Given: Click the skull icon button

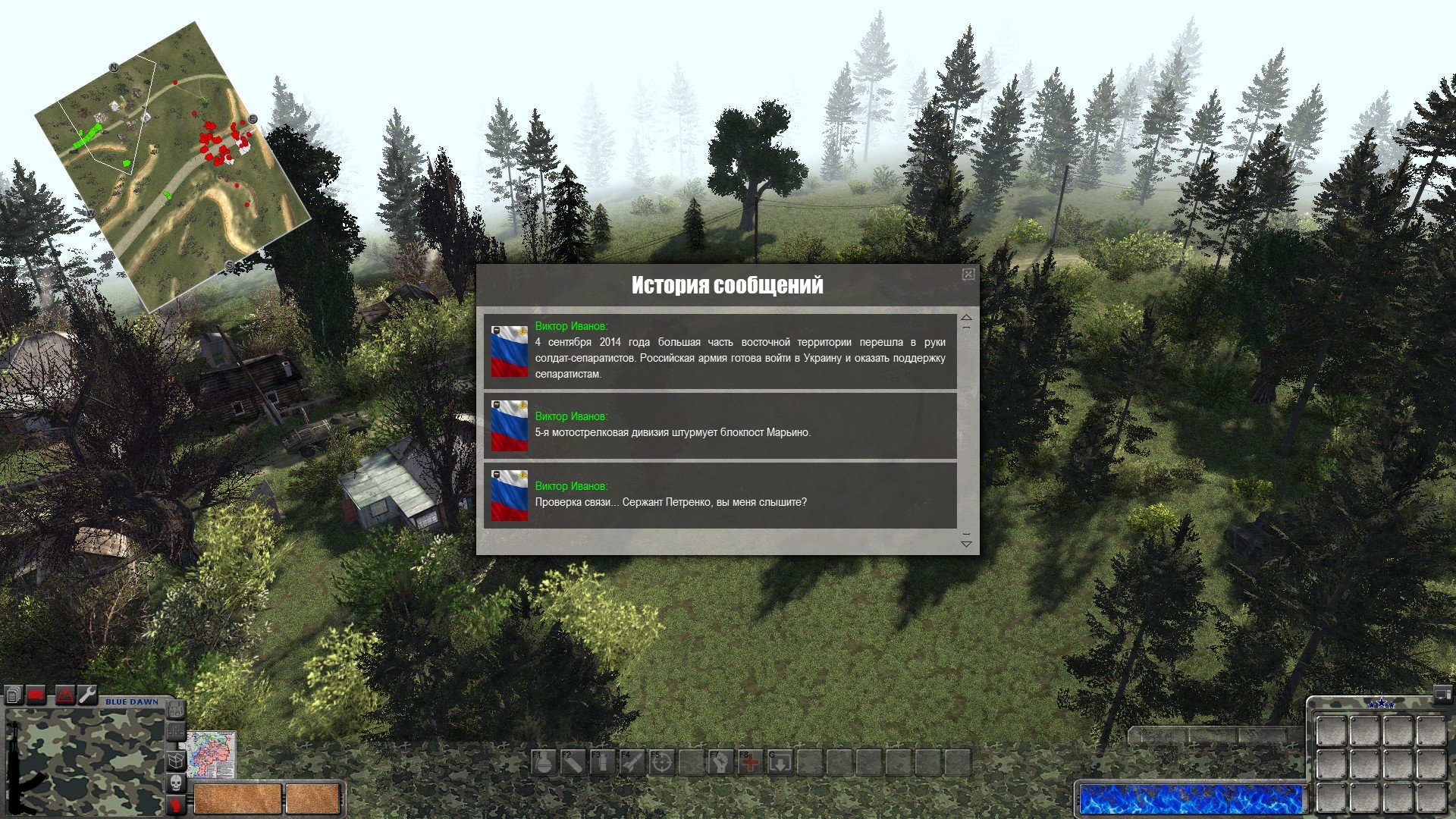Looking at the screenshot, I should point(175,783).
